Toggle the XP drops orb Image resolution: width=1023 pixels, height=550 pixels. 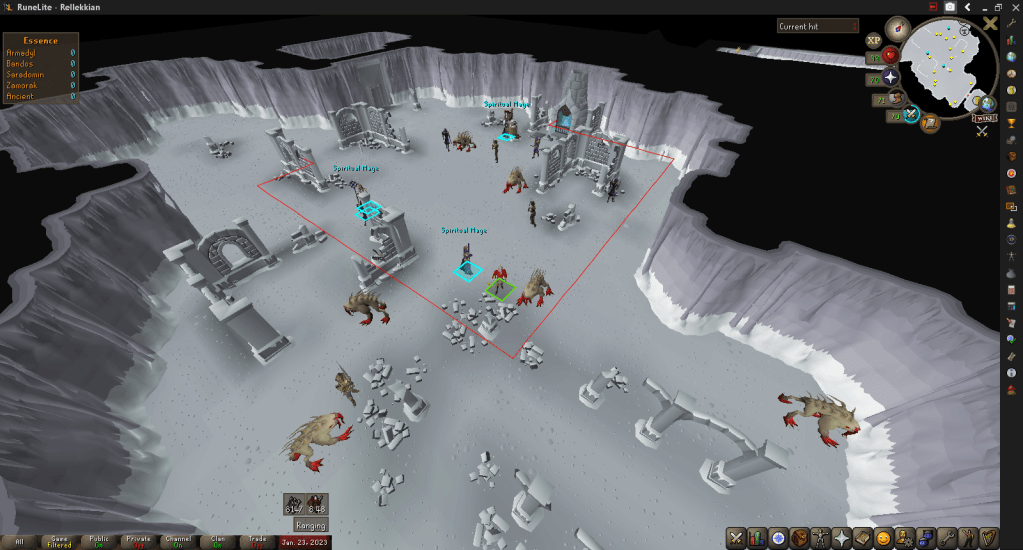(x=874, y=40)
